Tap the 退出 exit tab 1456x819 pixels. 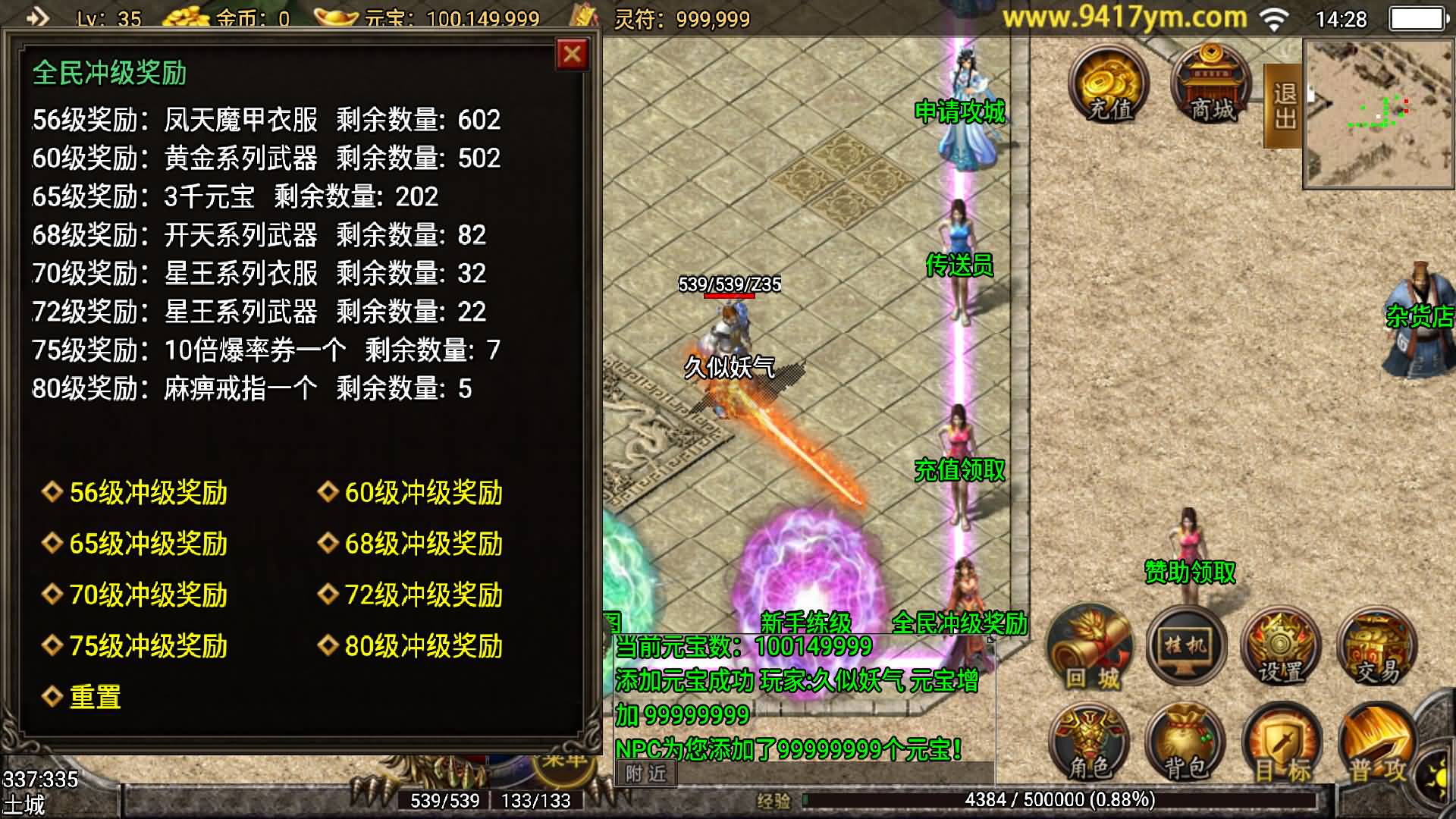click(1284, 106)
